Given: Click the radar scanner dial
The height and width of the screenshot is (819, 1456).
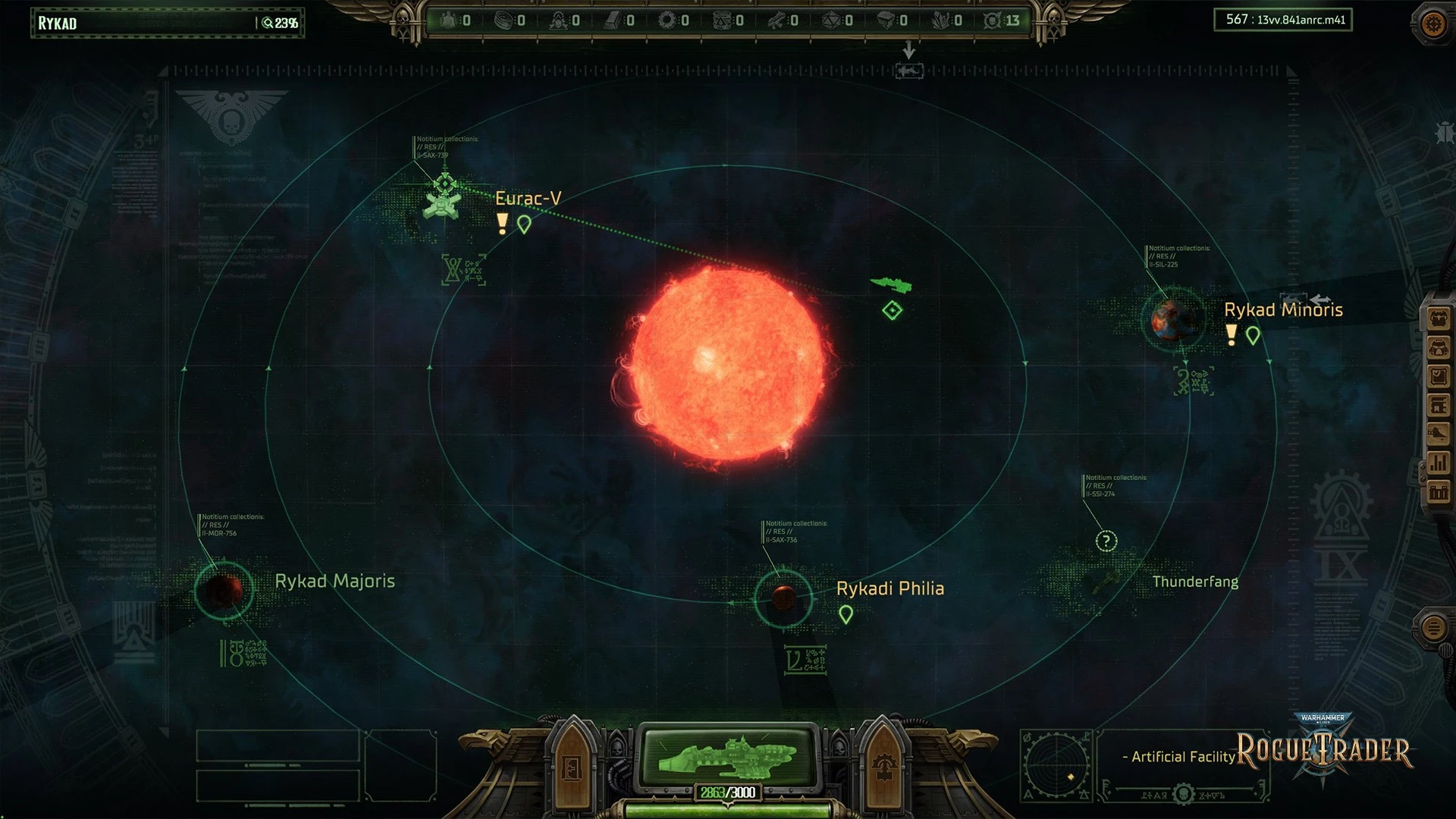Looking at the screenshot, I should pyautogui.click(x=1056, y=764).
